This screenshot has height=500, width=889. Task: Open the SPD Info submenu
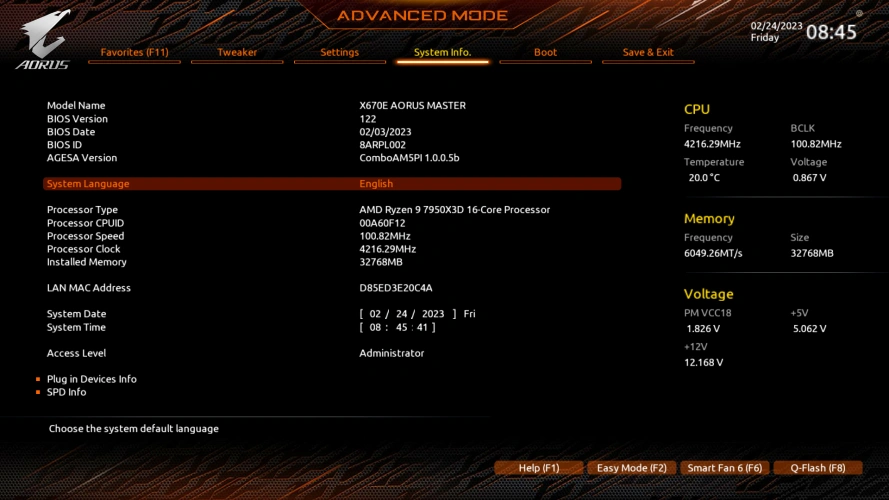coord(66,392)
